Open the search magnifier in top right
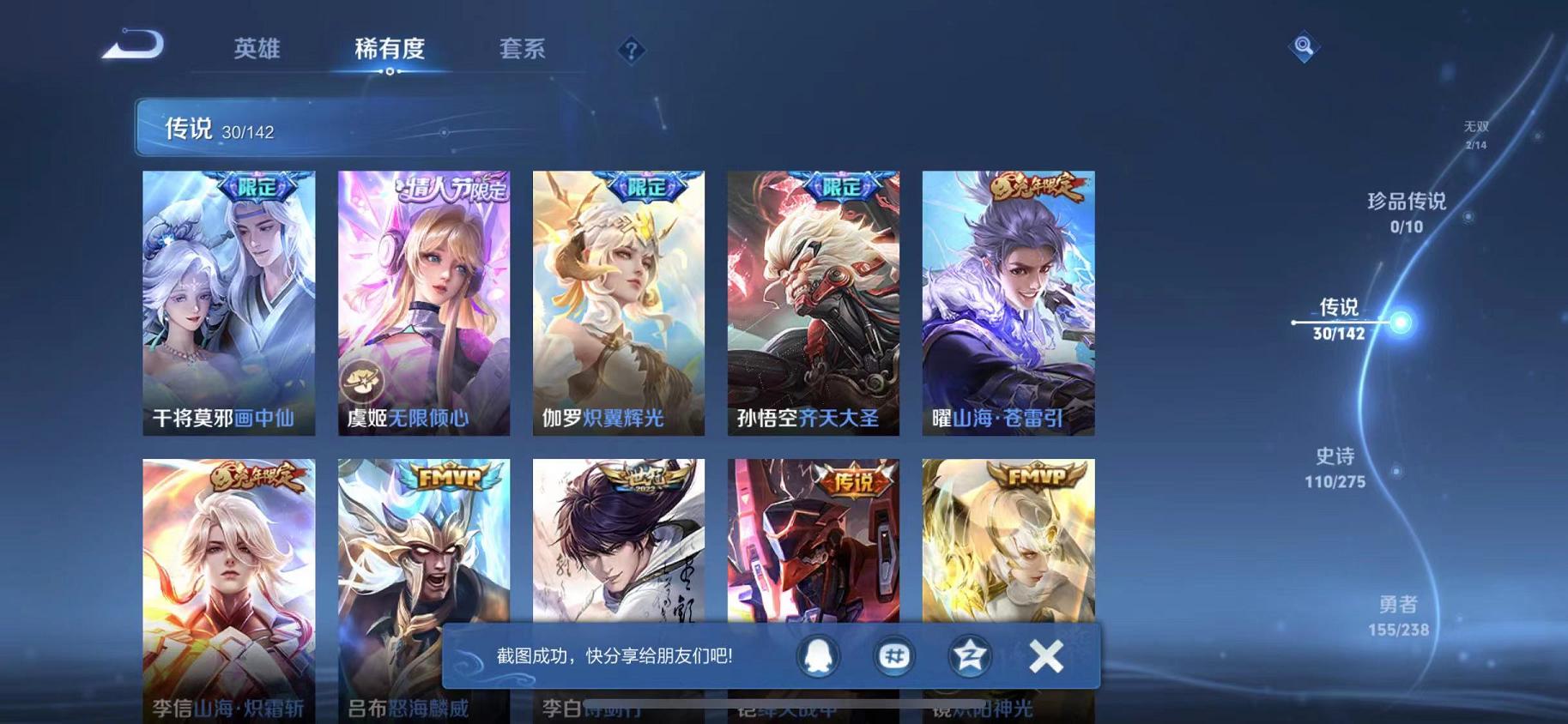The width and height of the screenshot is (1568, 724). 1304,45
